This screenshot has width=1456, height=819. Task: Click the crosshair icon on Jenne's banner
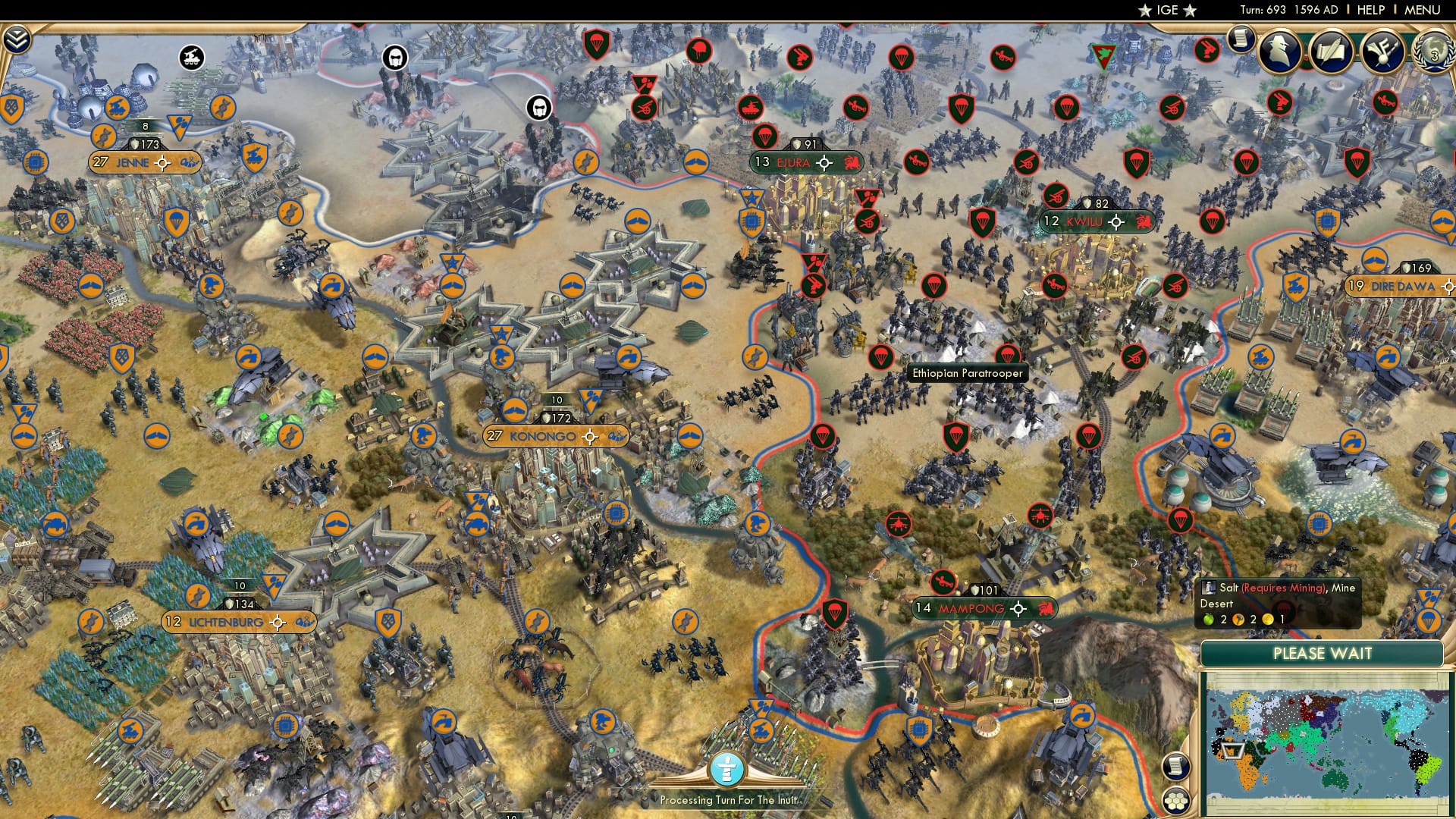162,162
